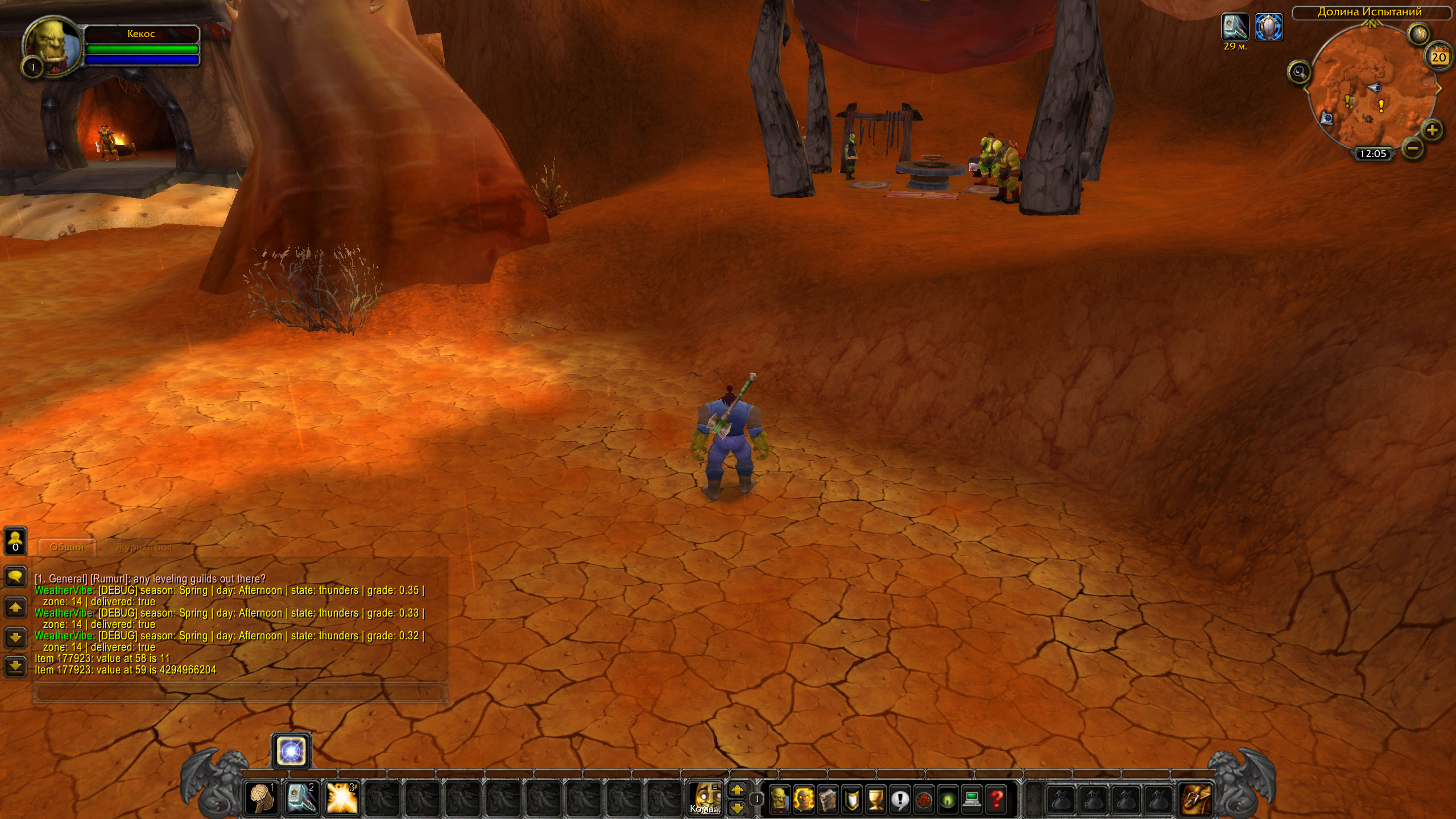1456x819 pixels.
Task: Open the character info micro button
Action: [x=779, y=799]
